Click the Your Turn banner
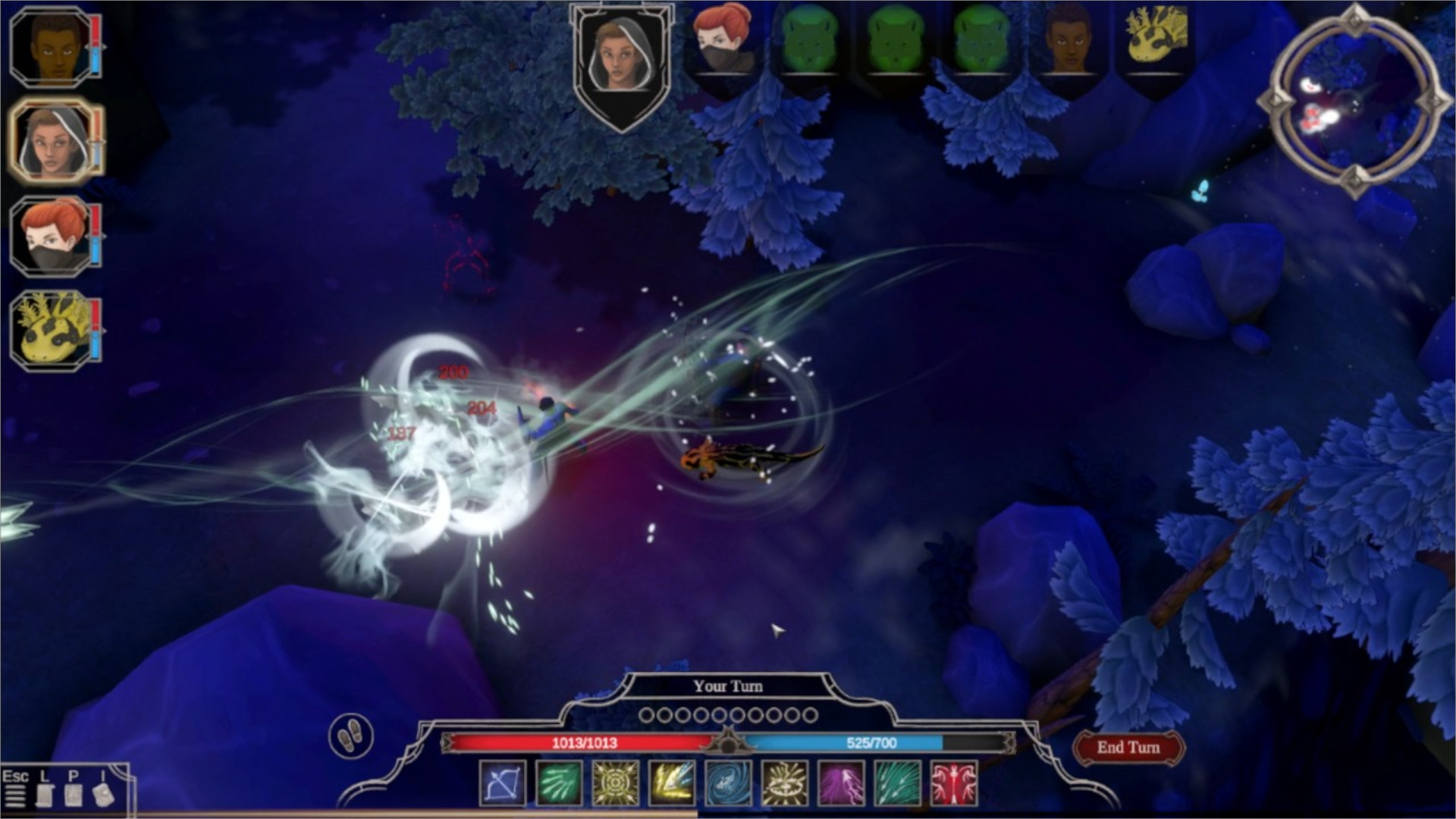The width and height of the screenshot is (1456, 819). point(728,686)
